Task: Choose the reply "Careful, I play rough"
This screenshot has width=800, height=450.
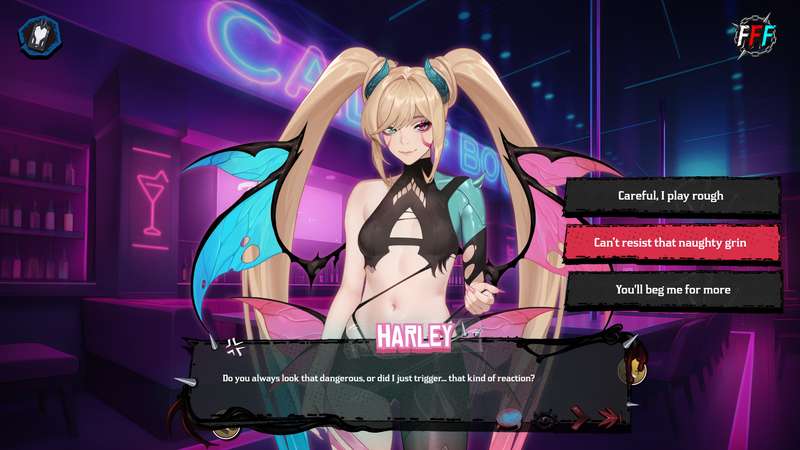Action: 671,196
